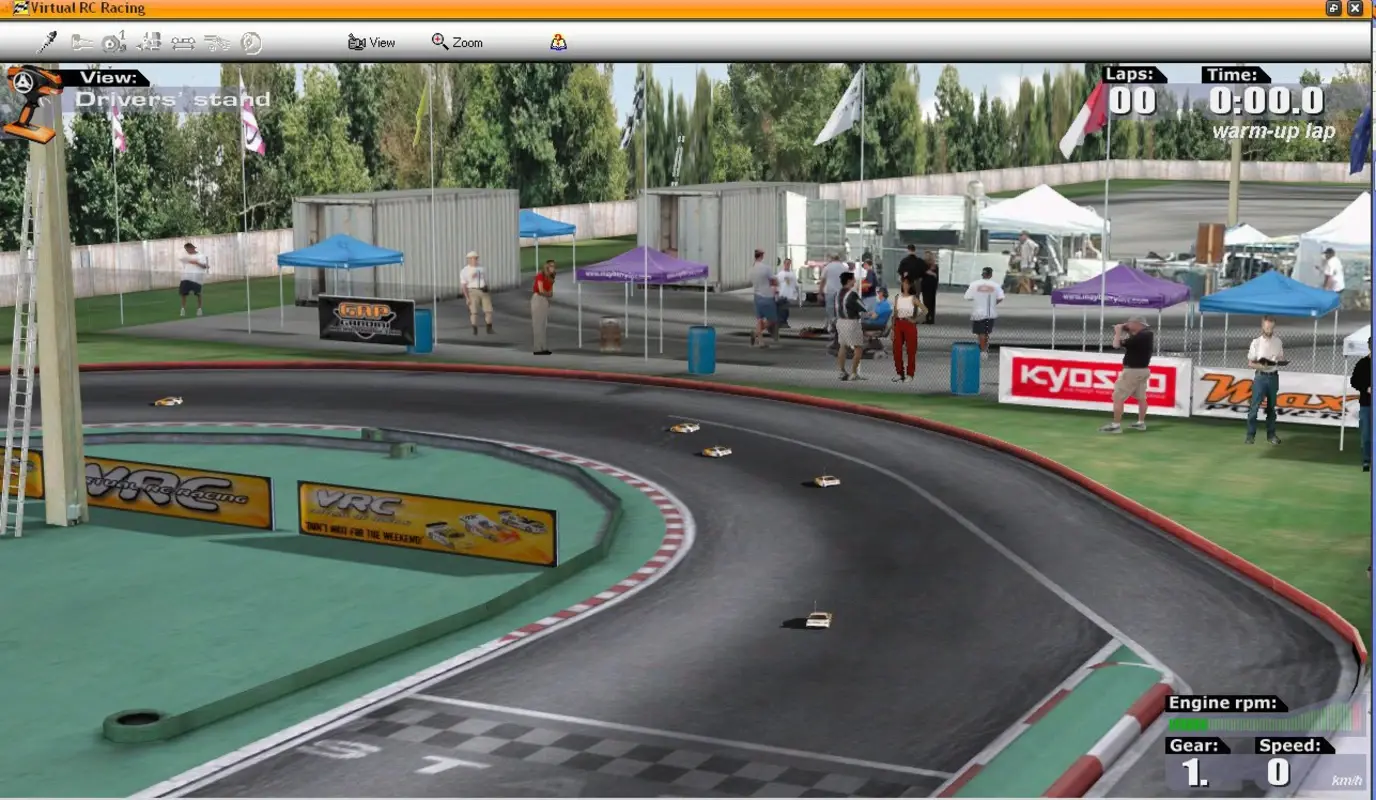The width and height of the screenshot is (1376, 800).
Task: Select the screwdriver car tuning tool
Action: click(x=47, y=43)
